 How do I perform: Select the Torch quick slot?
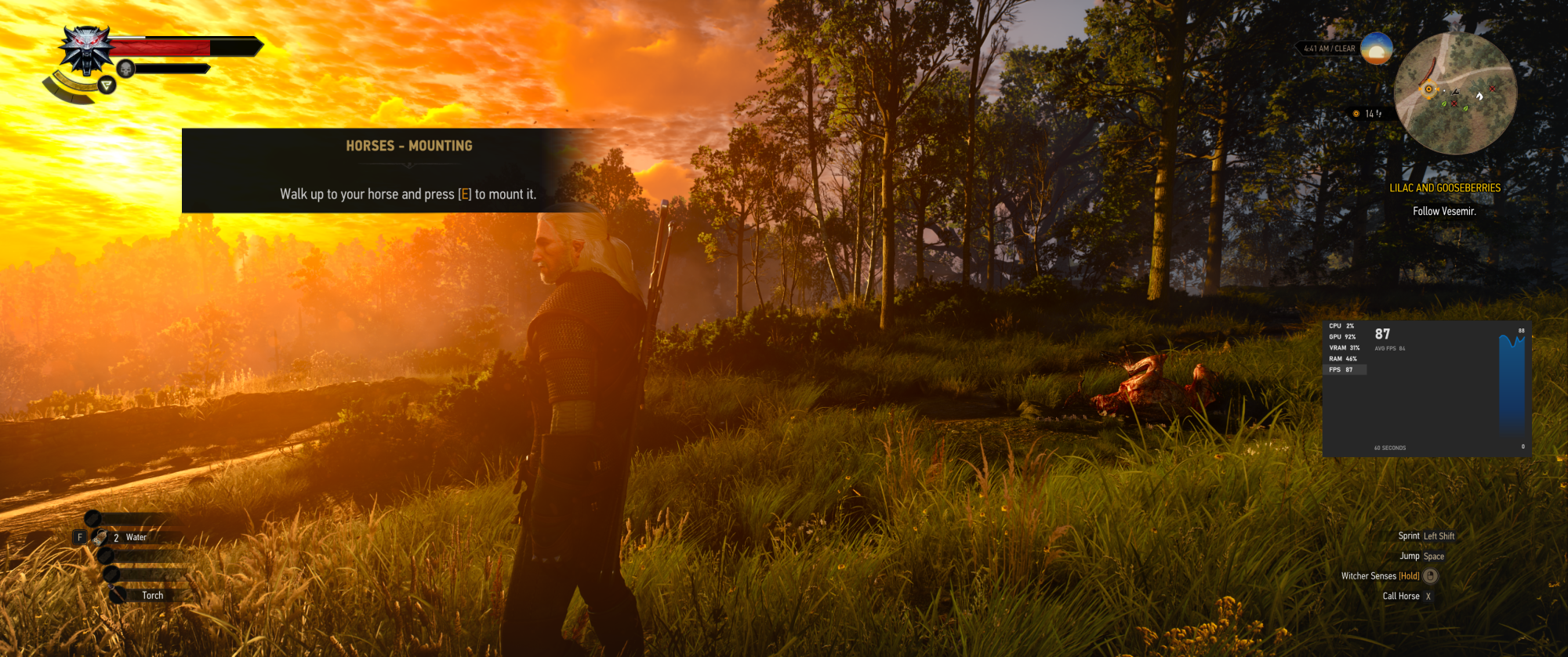pyautogui.click(x=151, y=595)
